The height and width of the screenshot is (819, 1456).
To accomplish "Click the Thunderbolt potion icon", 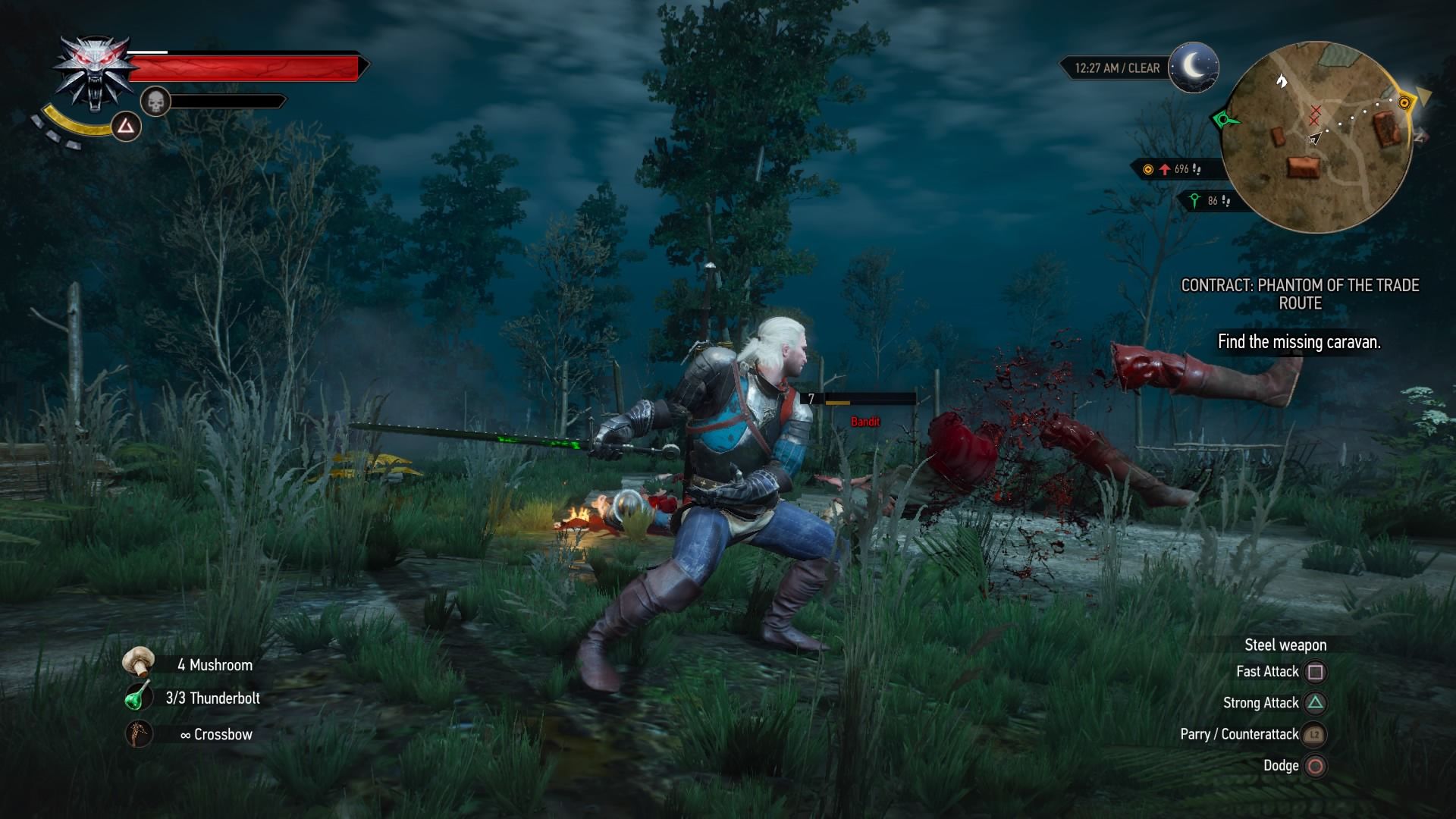I will point(139,698).
